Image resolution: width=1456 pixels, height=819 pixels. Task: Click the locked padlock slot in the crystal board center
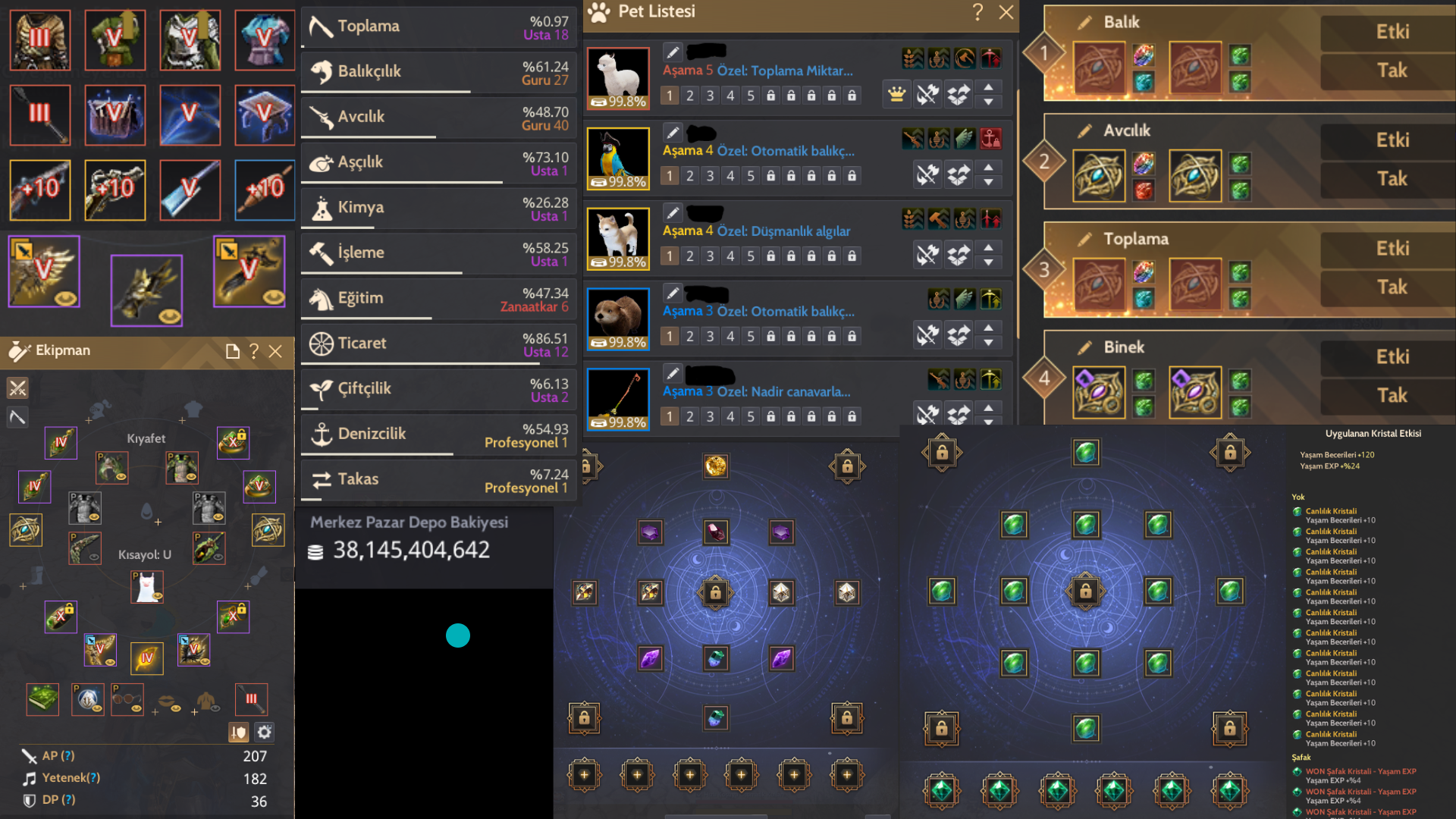715,592
